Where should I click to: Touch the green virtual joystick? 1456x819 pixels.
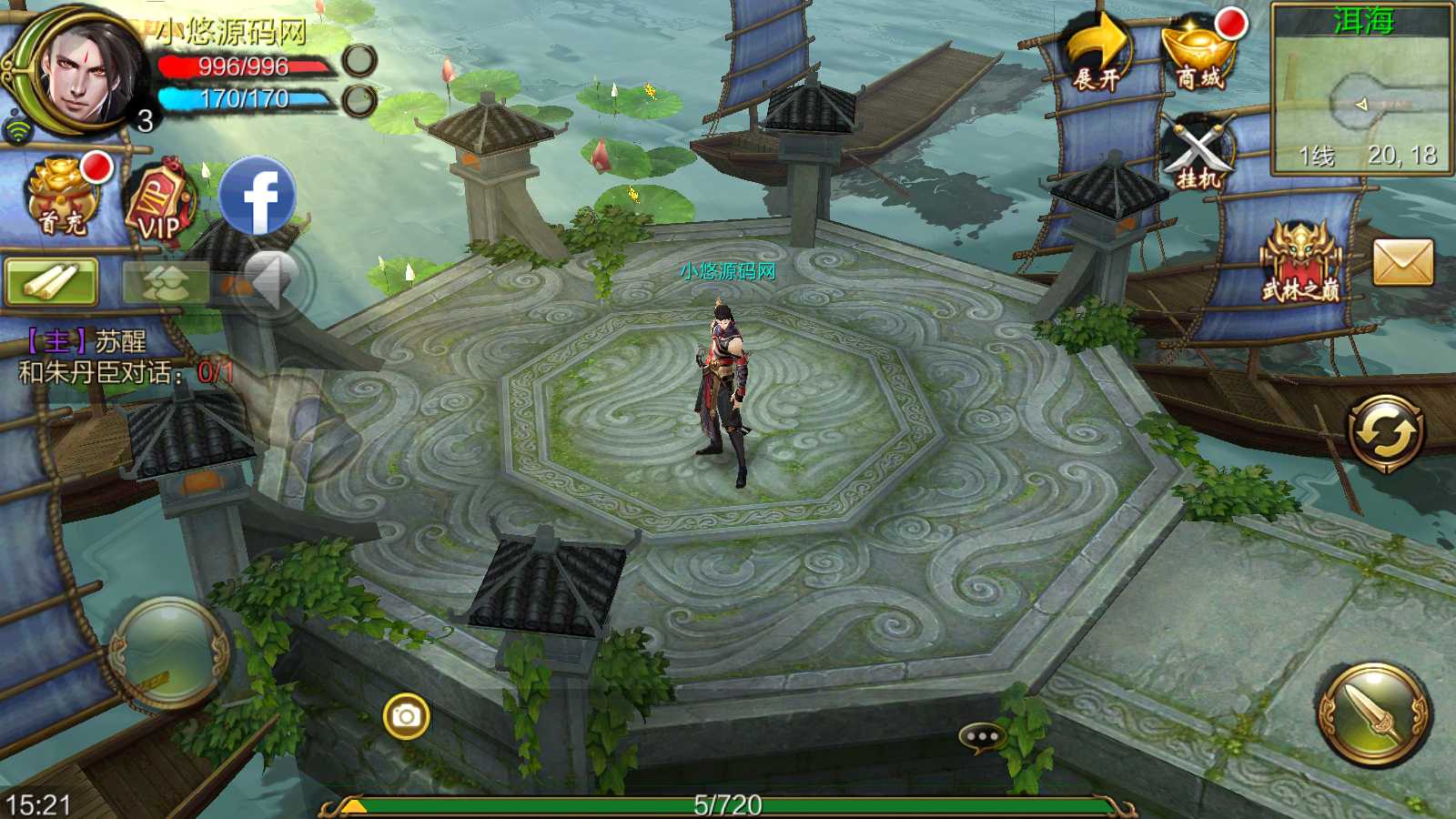pyautogui.click(x=169, y=652)
